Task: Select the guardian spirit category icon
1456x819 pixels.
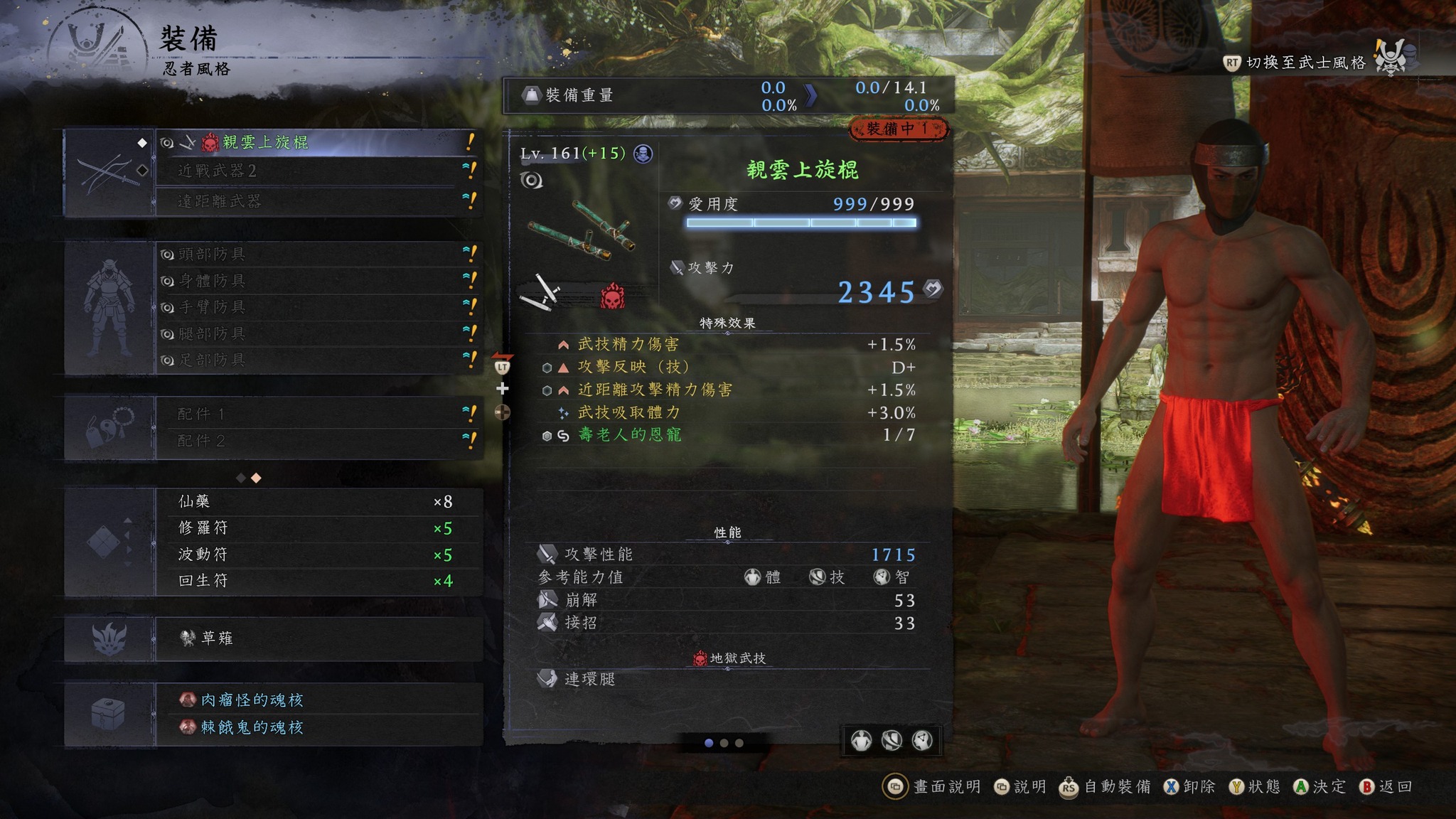Action: [110, 638]
